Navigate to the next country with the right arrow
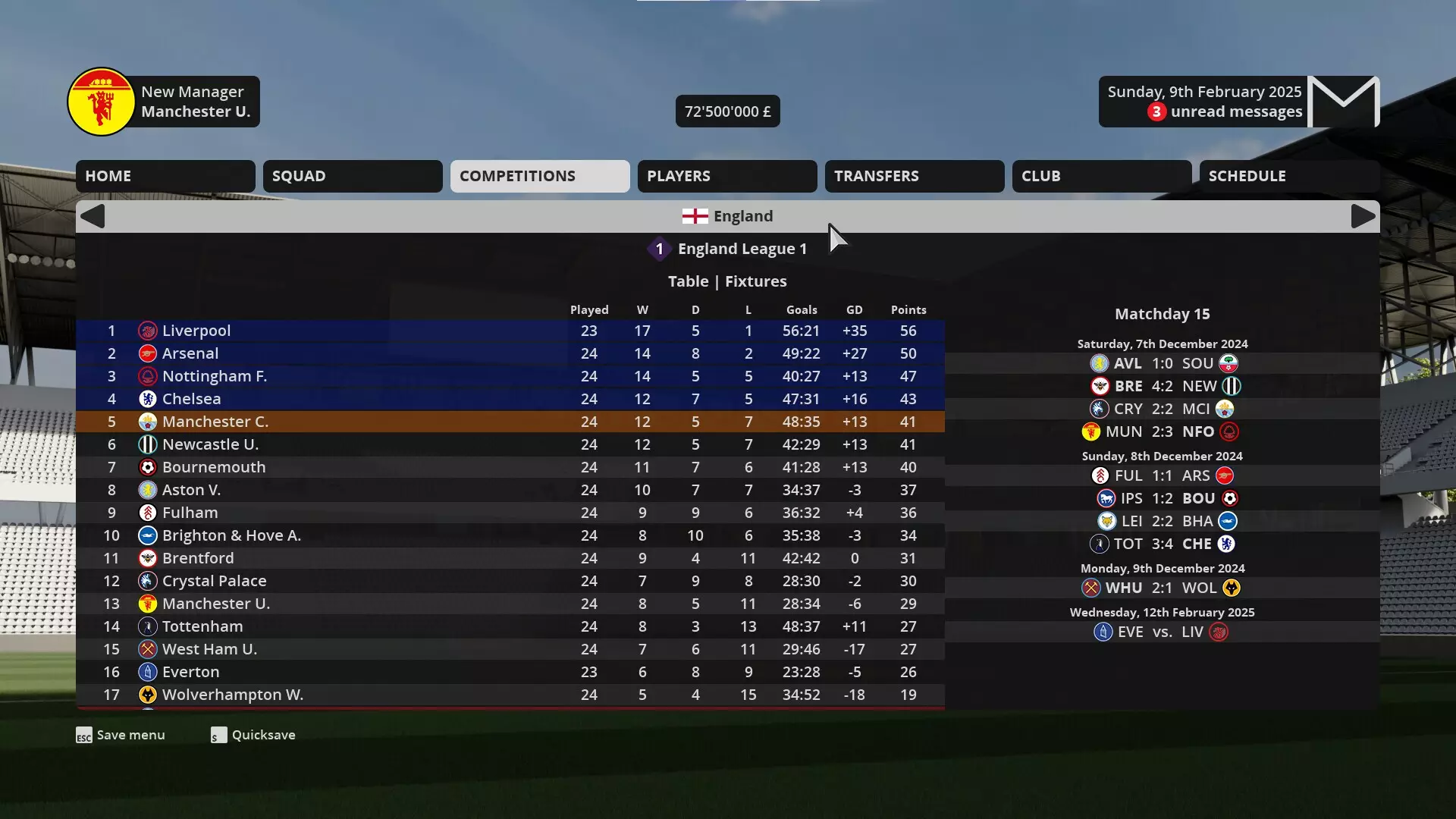This screenshot has width=1456, height=819. pos(1362,216)
